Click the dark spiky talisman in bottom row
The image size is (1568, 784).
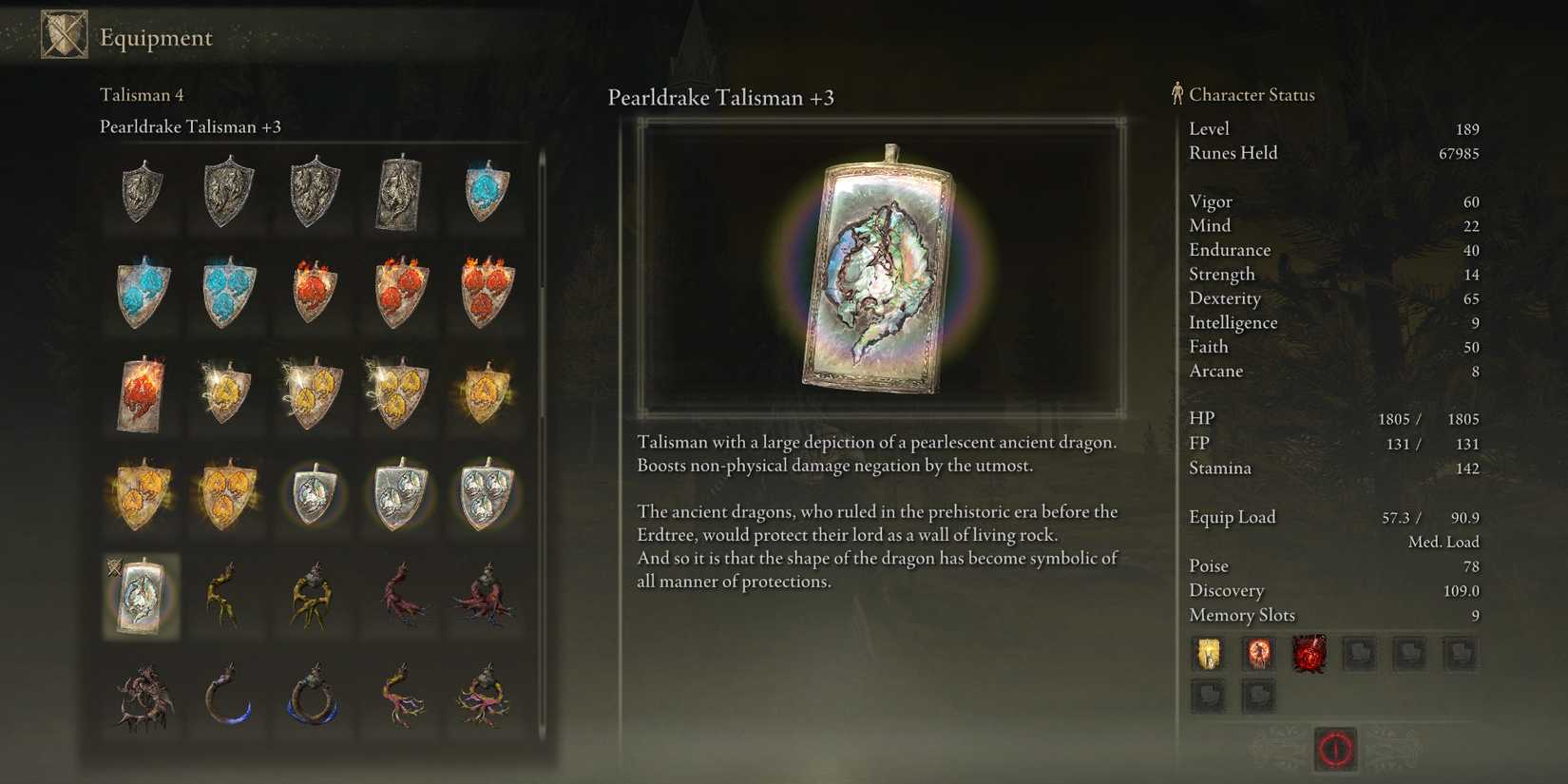point(141,698)
